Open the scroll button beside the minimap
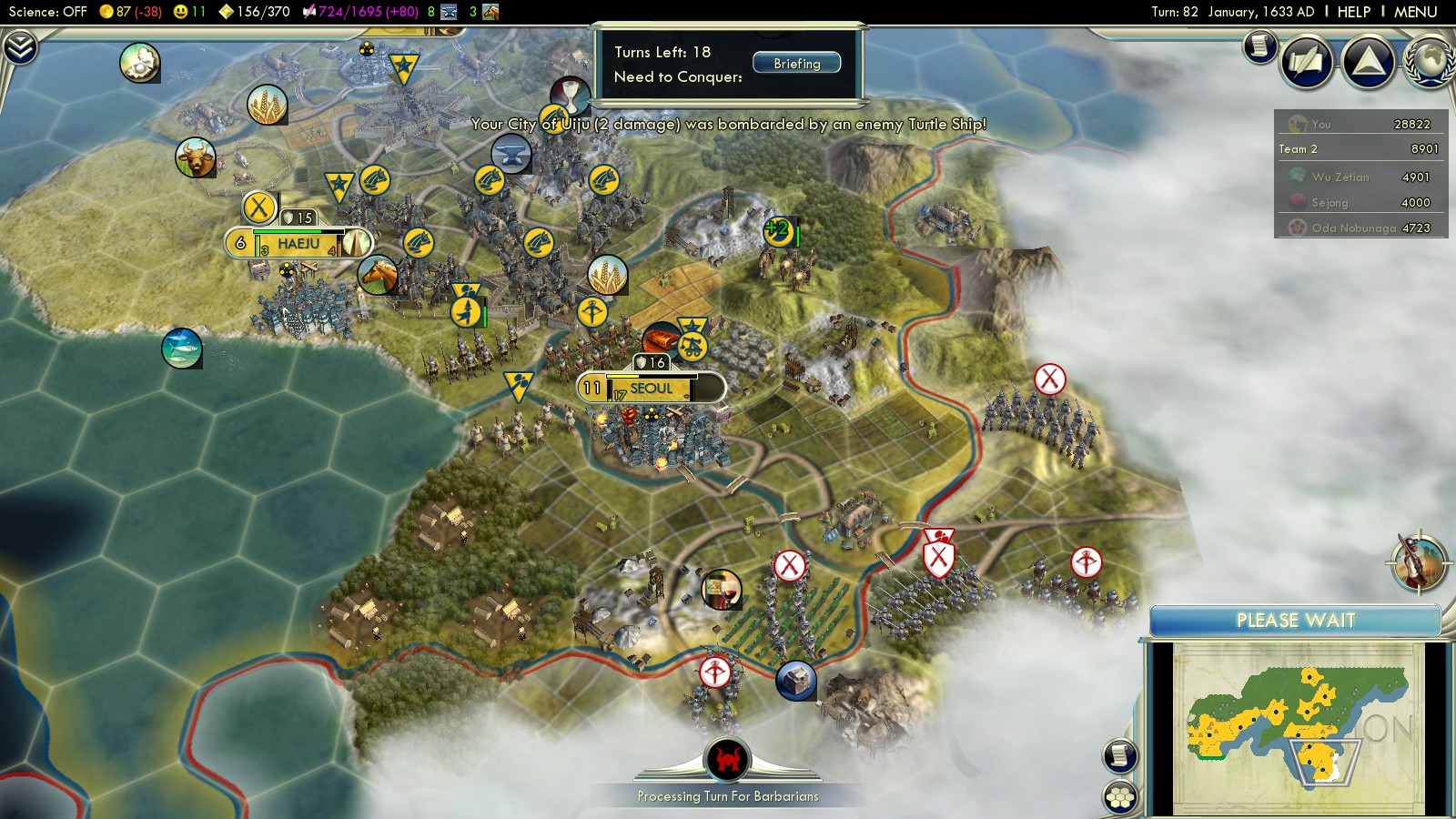 tap(1120, 755)
